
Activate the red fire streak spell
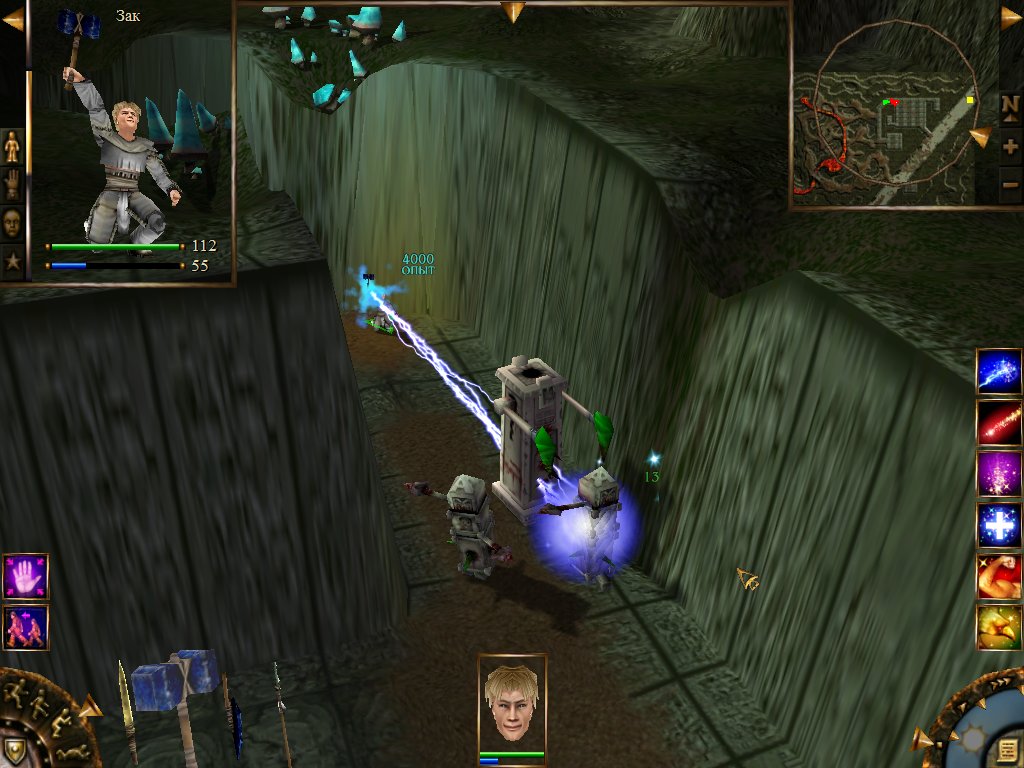999,423
